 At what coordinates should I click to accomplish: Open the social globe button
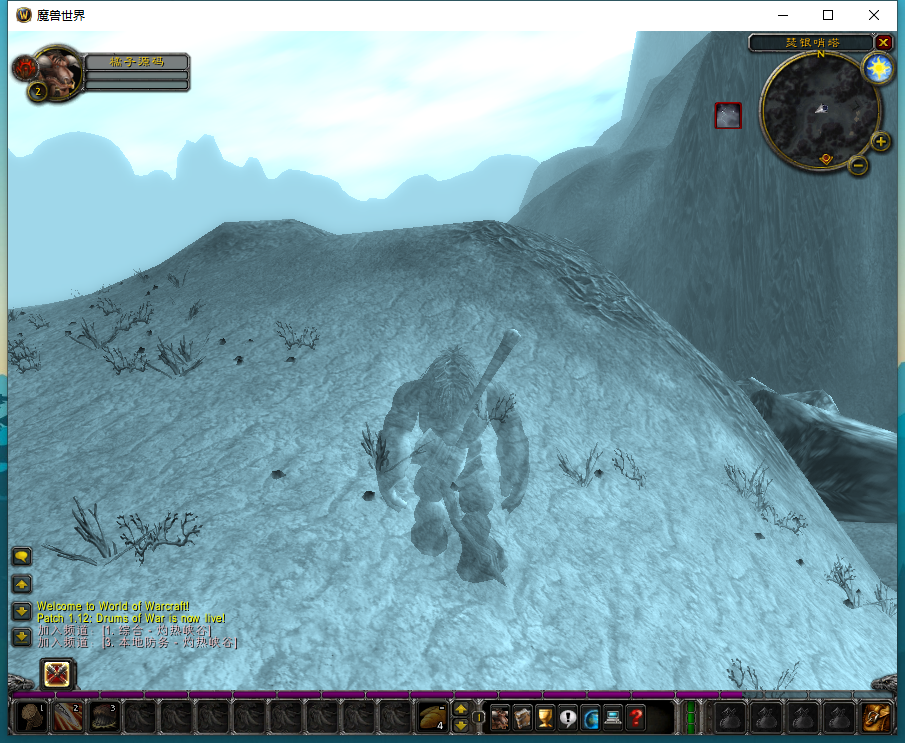click(590, 717)
